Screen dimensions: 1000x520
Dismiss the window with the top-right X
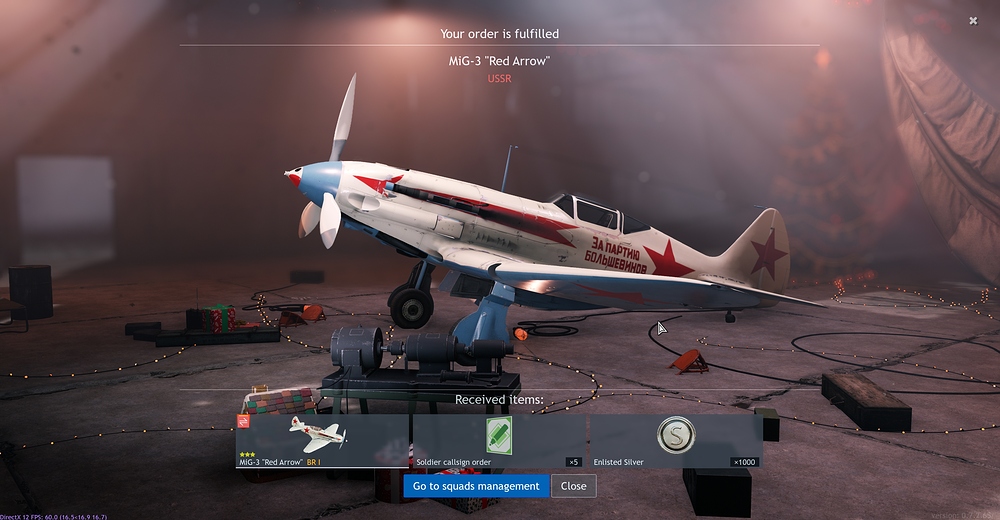(974, 20)
